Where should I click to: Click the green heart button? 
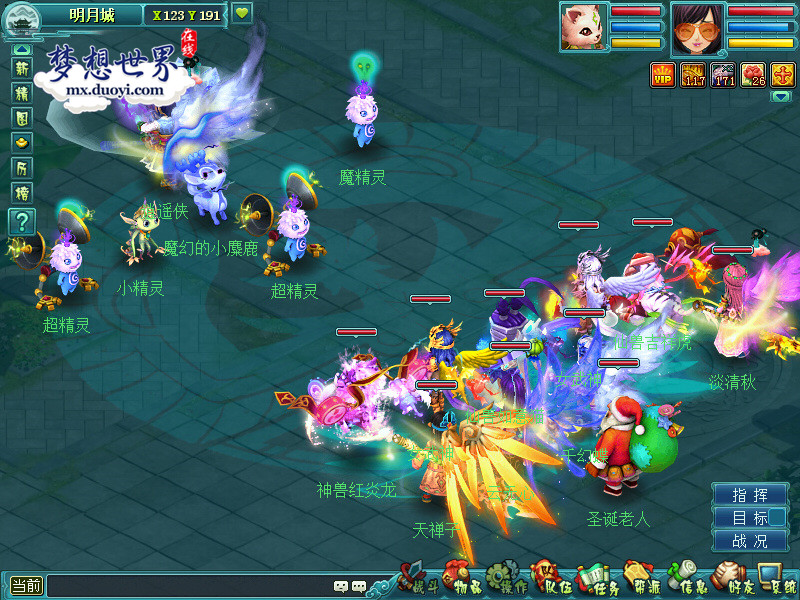(242, 14)
